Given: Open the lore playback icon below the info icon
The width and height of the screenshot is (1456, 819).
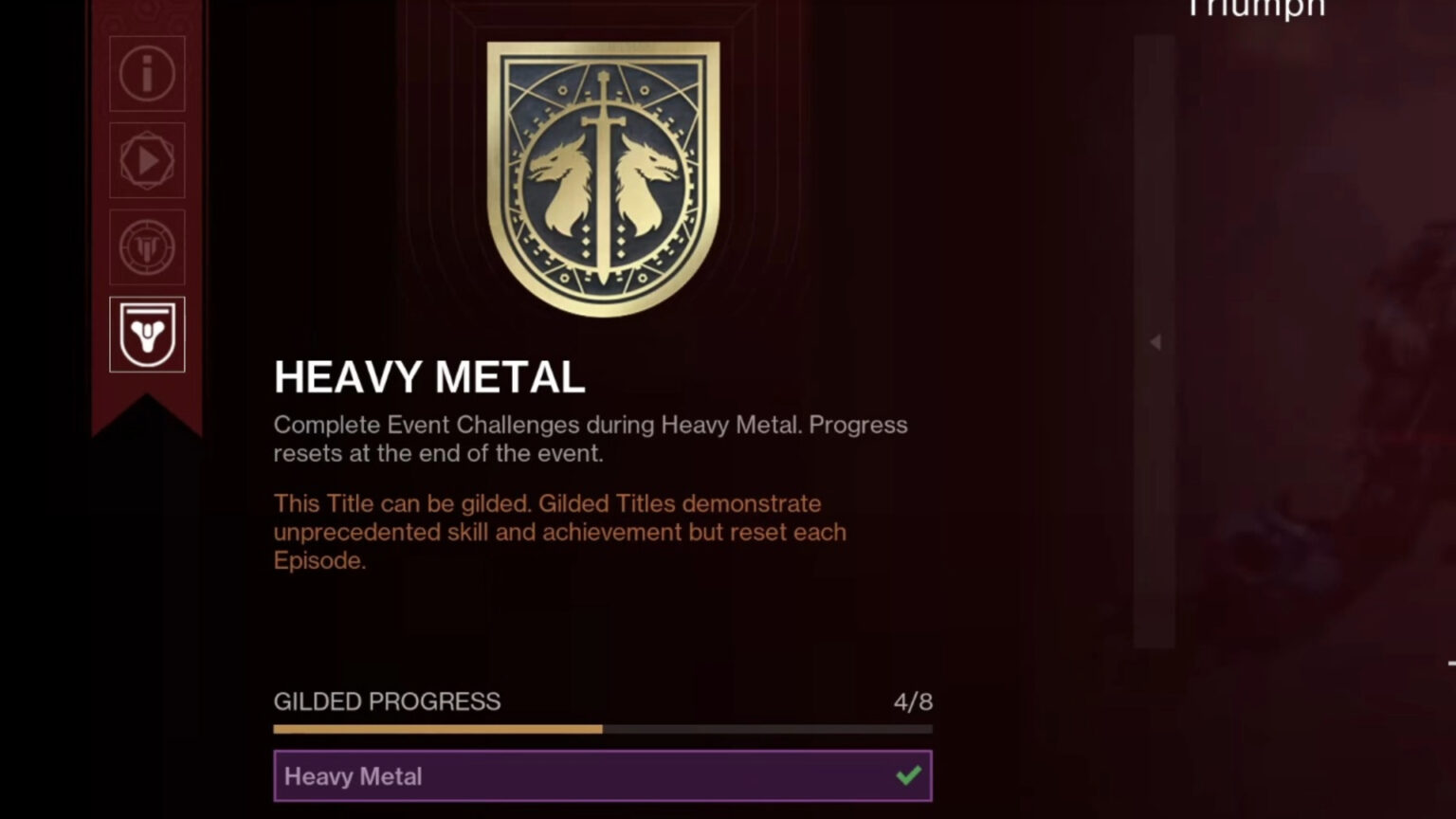Looking at the screenshot, I should pos(147,161).
